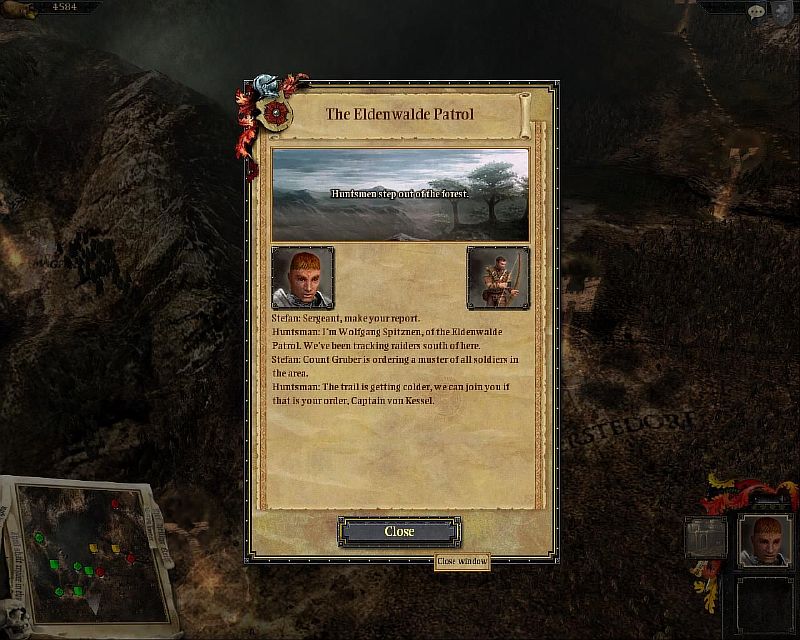Open the town building icon beside the hero portrait
This screenshot has width=800, height=640.
(x=706, y=537)
